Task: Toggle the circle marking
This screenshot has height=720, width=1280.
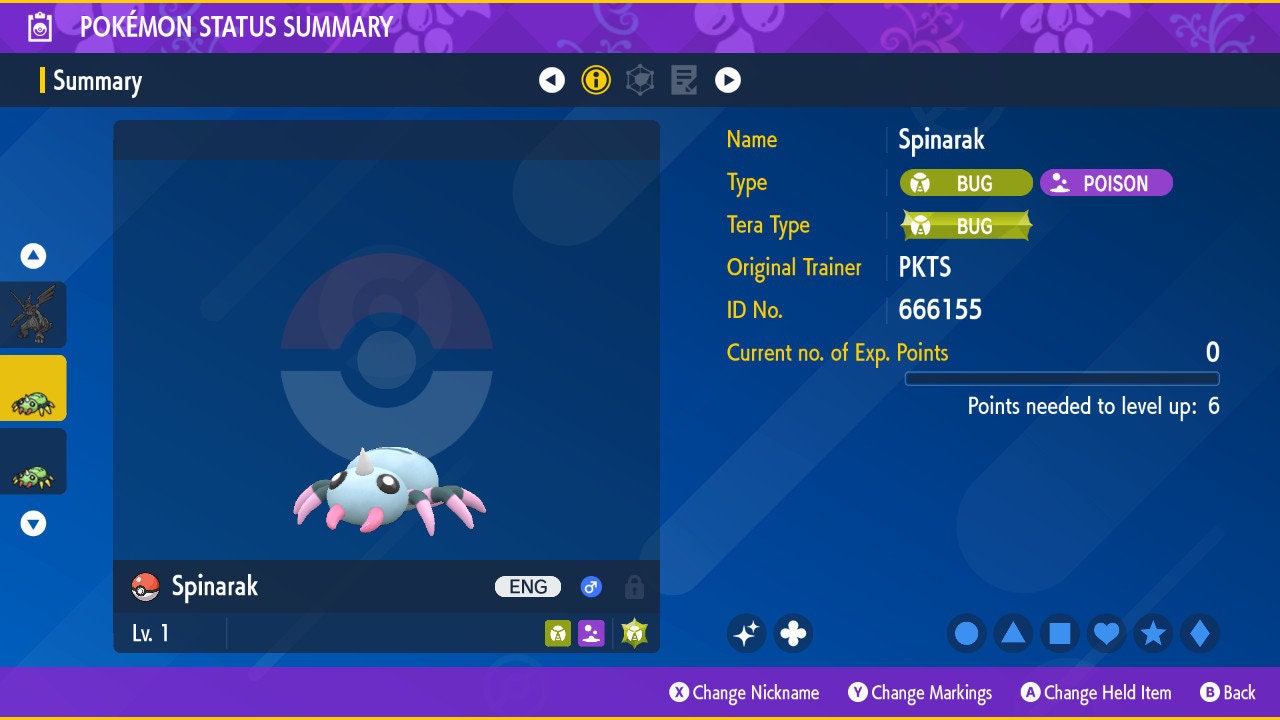Action: click(x=967, y=633)
